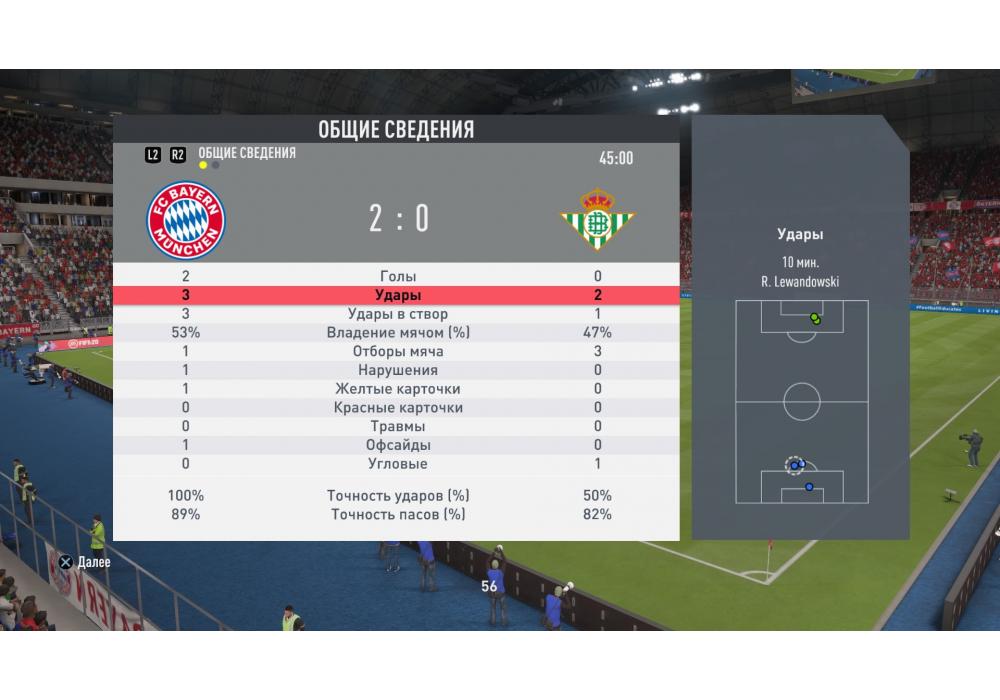This screenshot has width=1000, height=700.
Task: Choose the Желтые карточки row
Action: (x=398, y=389)
